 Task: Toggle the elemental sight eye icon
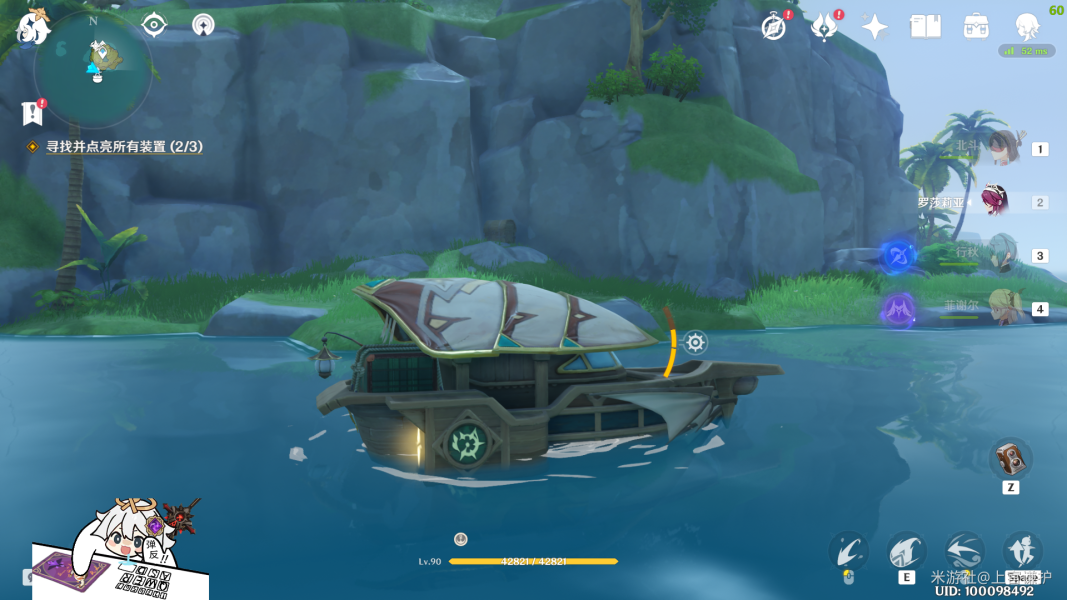point(154,25)
